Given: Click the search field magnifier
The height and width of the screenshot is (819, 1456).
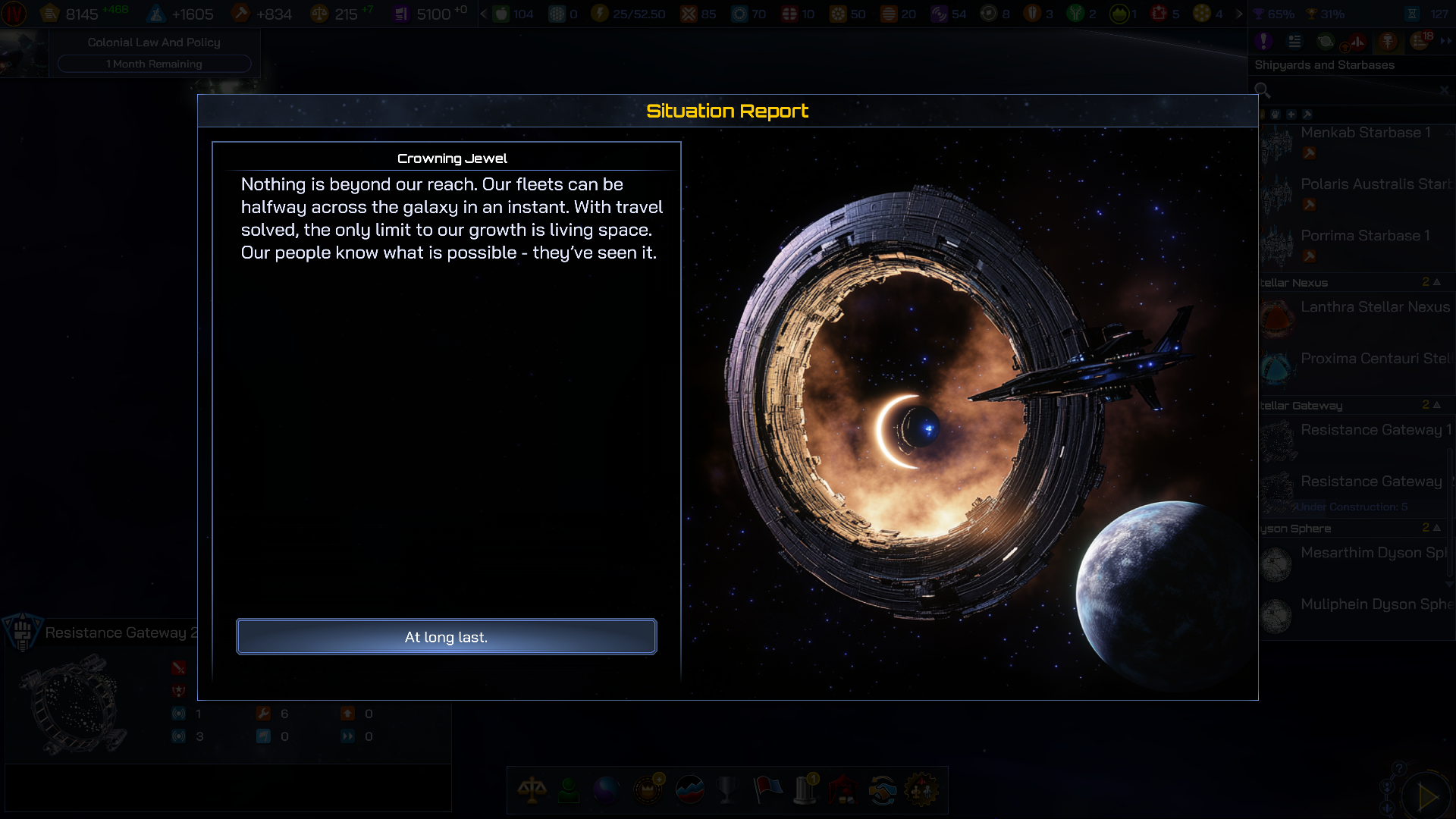Looking at the screenshot, I should tap(1263, 90).
